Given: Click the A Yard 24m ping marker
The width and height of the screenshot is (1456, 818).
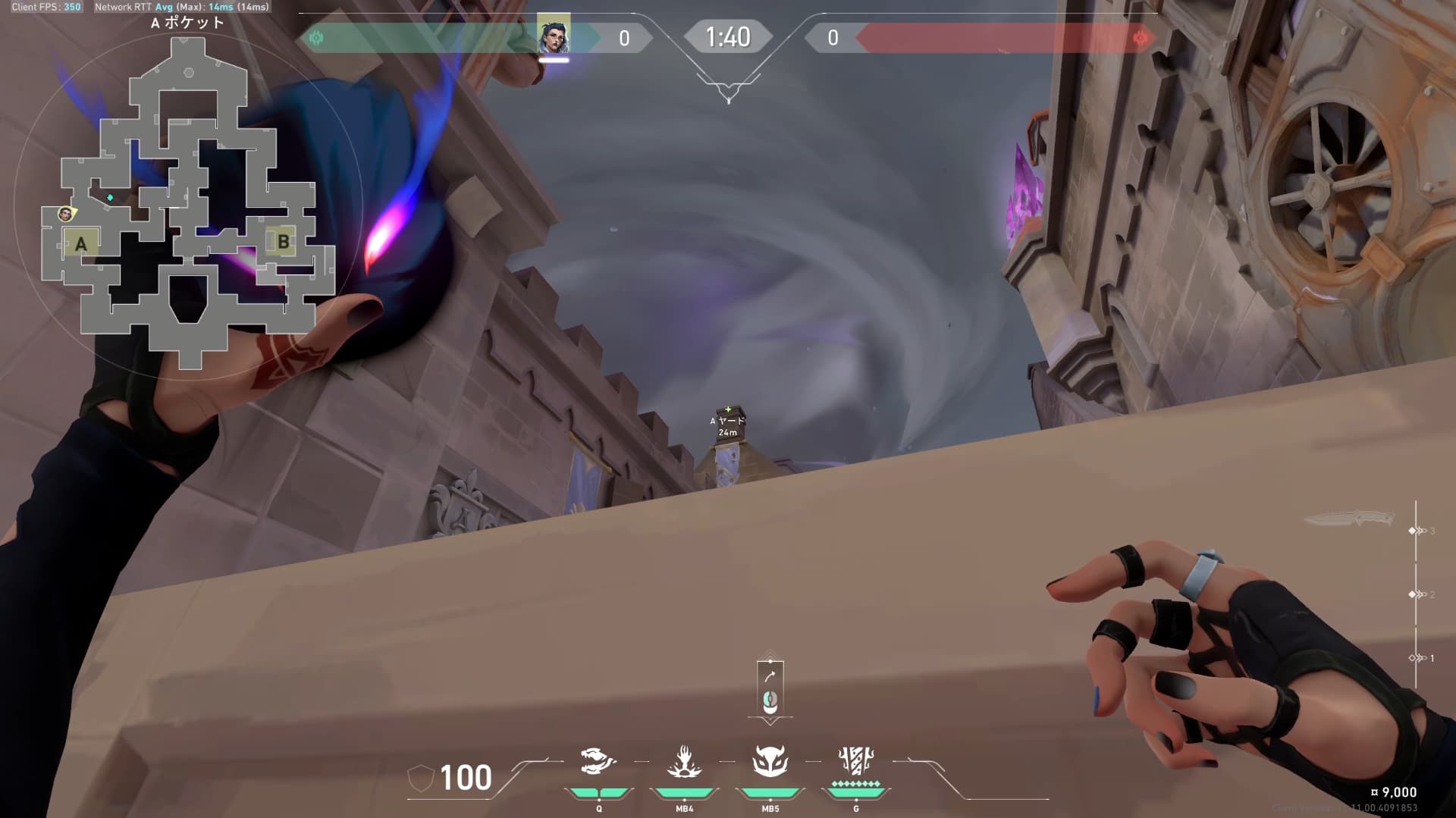Looking at the screenshot, I should (728, 425).
